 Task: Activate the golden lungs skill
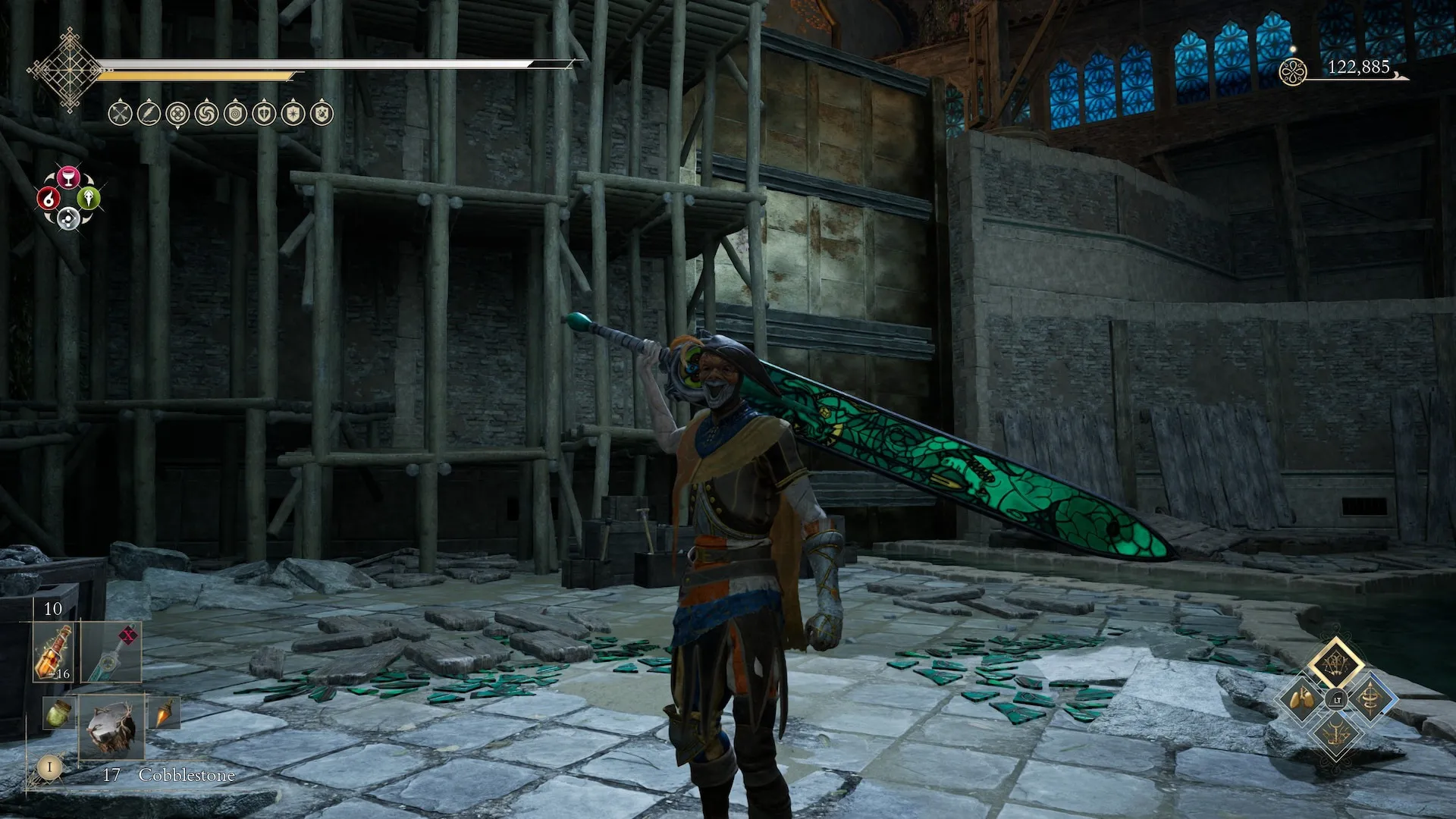[1302, 698]
